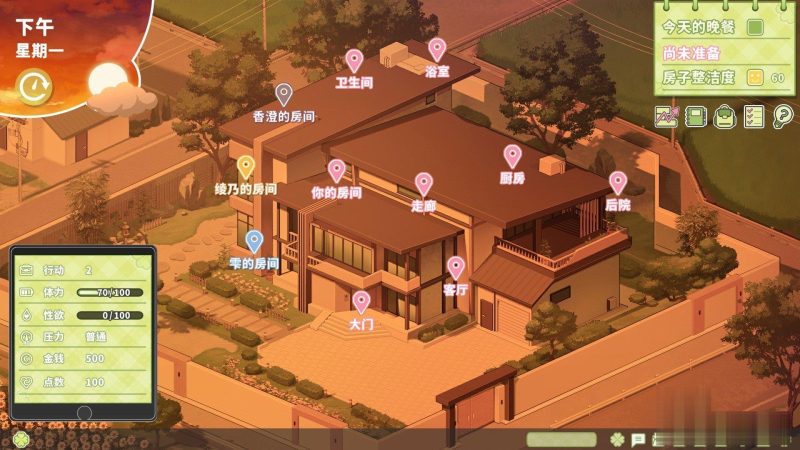Select the 浴室 location pin
This screenshot has width=800, height=450.
click(436, 49)
